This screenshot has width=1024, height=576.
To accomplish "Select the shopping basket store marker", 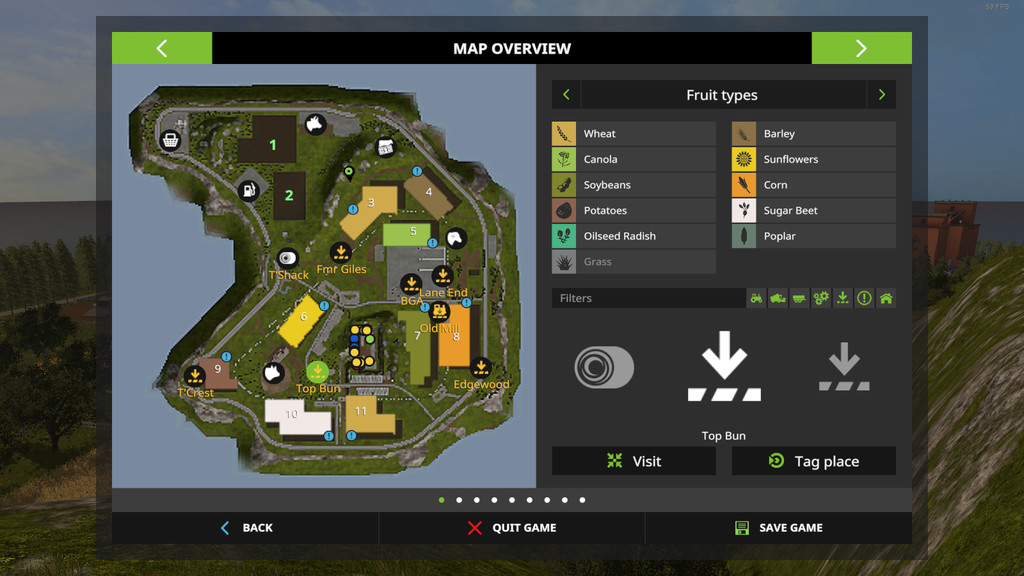I will [x=171, y=139].
